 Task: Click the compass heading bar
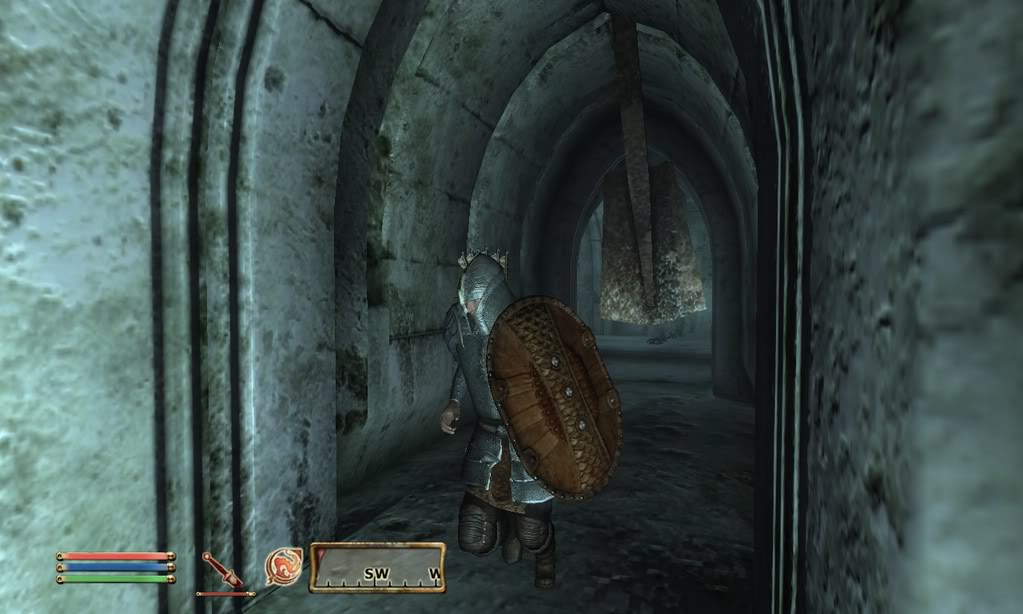(377, 568)
